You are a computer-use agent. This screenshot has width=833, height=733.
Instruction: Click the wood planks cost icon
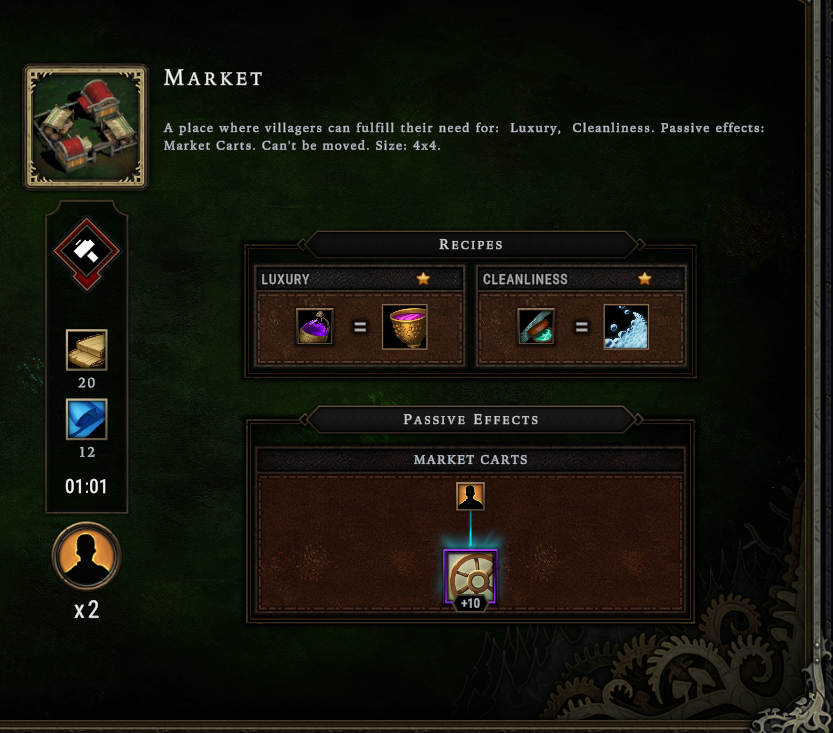[x=86, y=350]
